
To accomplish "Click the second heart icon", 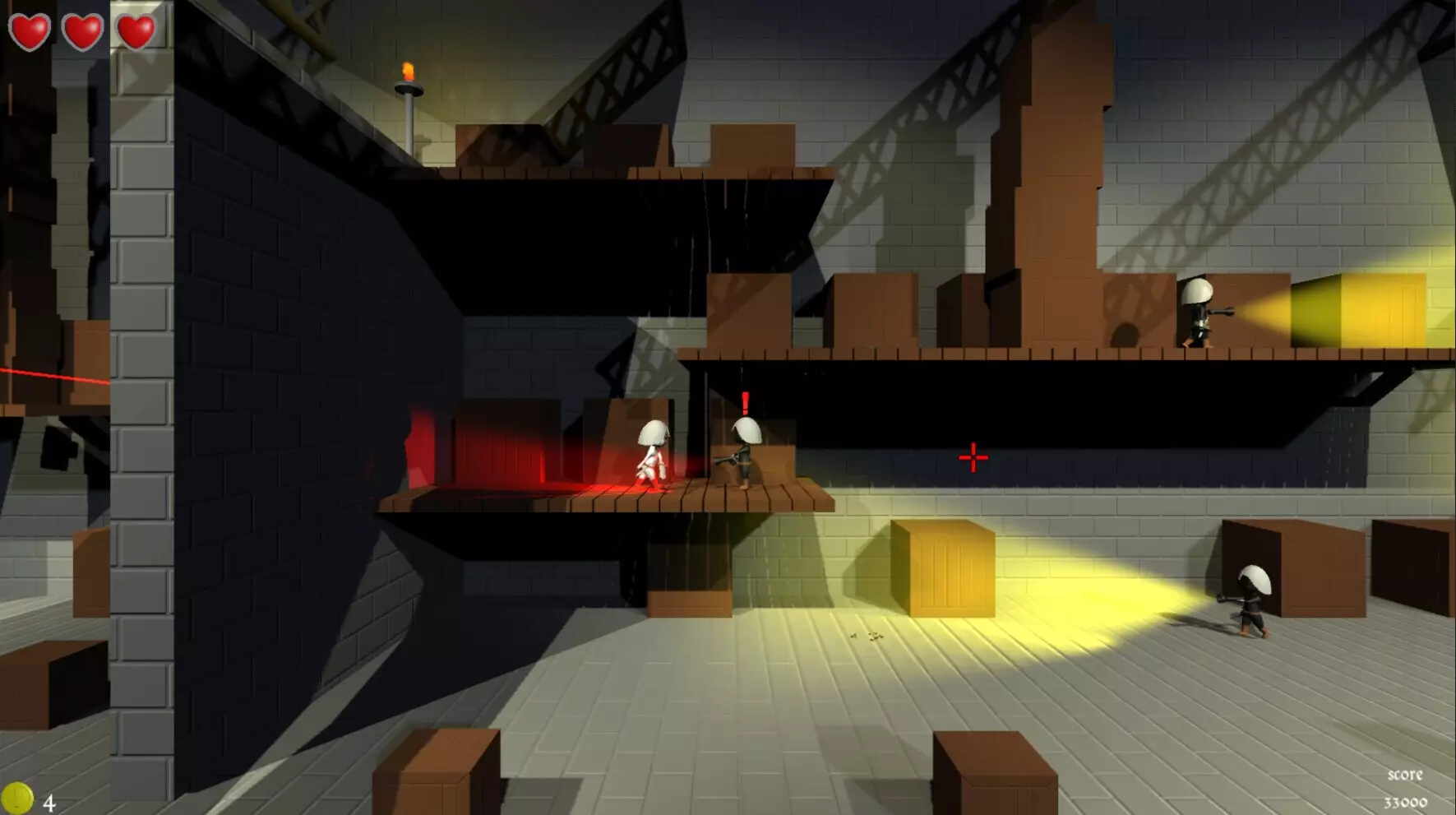I will [82, 31].
